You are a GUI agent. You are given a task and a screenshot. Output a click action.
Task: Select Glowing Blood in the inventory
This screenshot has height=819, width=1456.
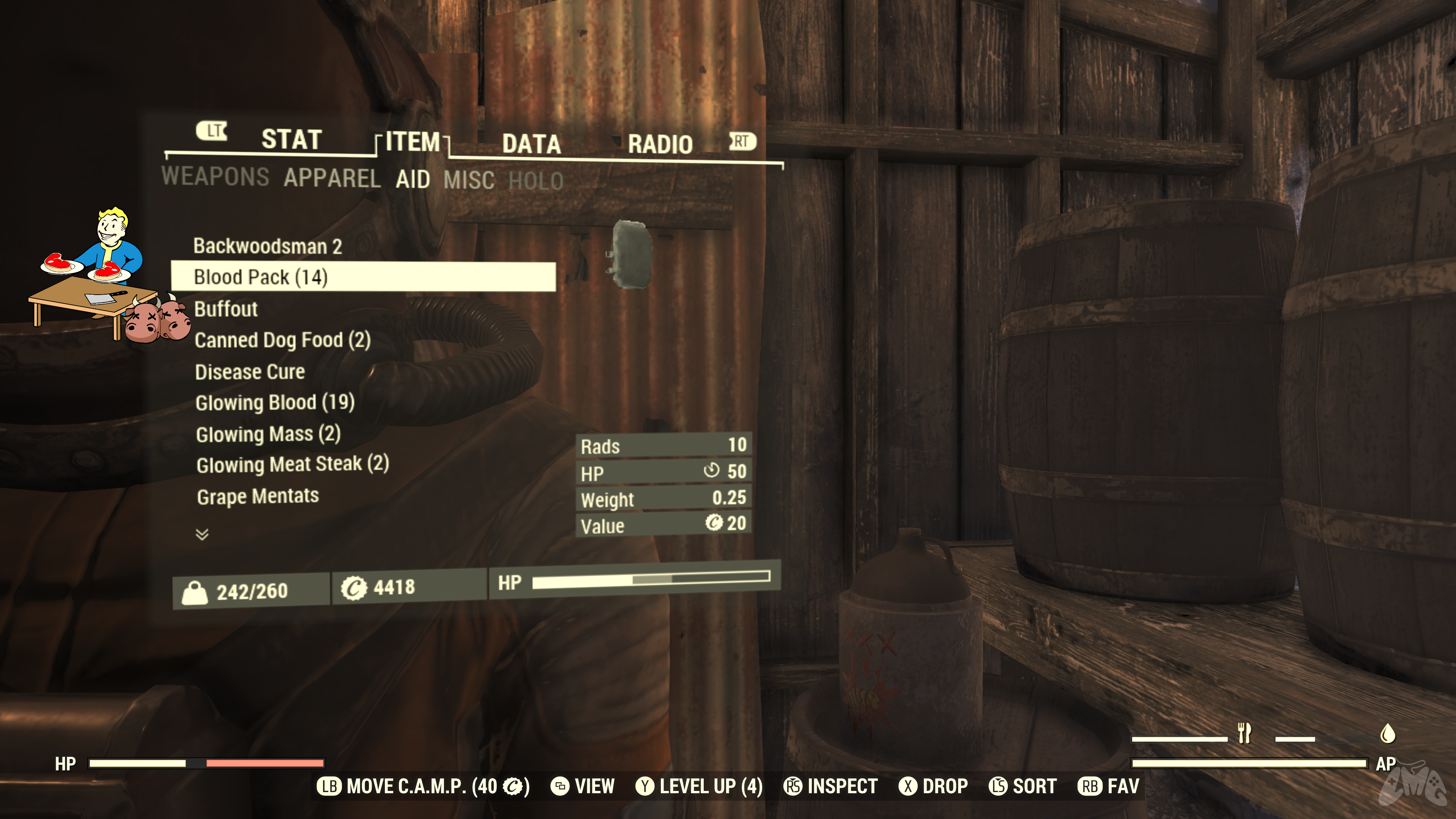(x=275, y=402)
